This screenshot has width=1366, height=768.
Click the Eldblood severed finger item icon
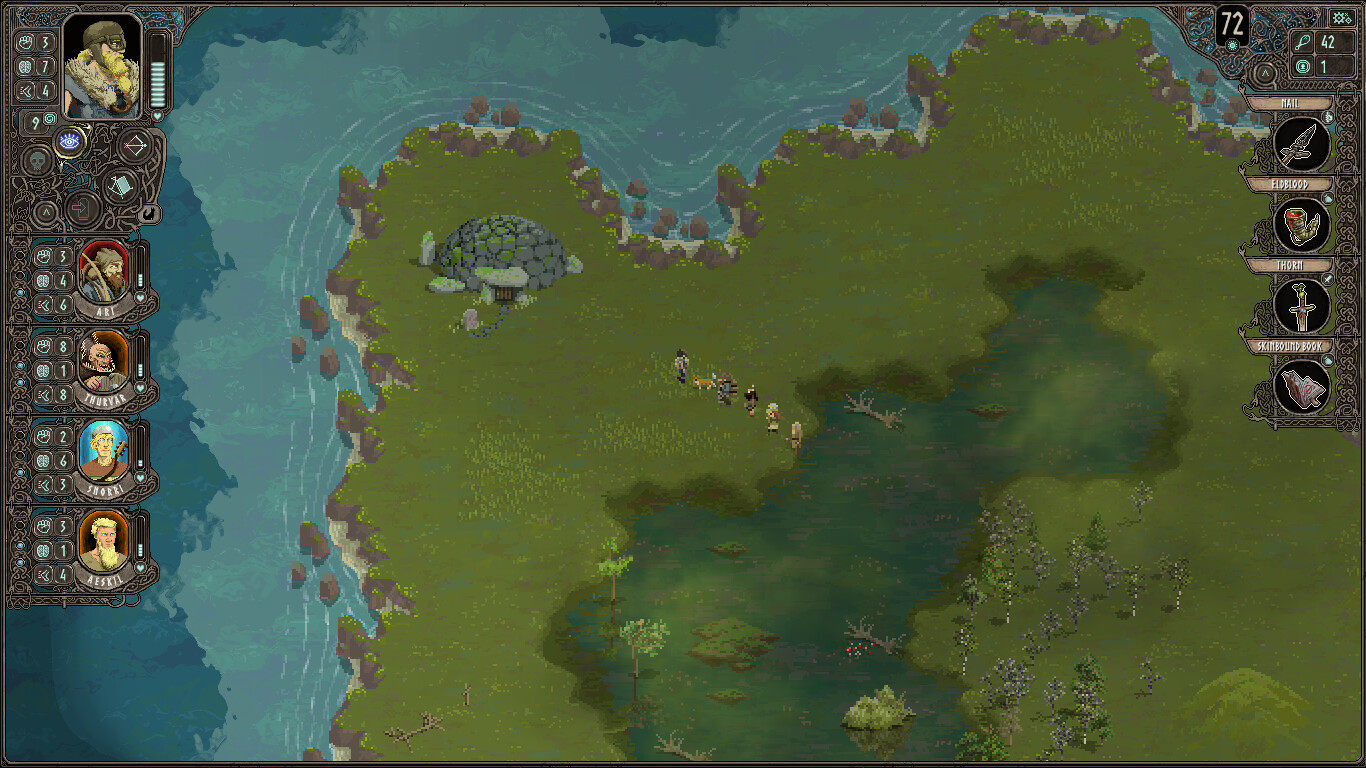click(1300, 224)
